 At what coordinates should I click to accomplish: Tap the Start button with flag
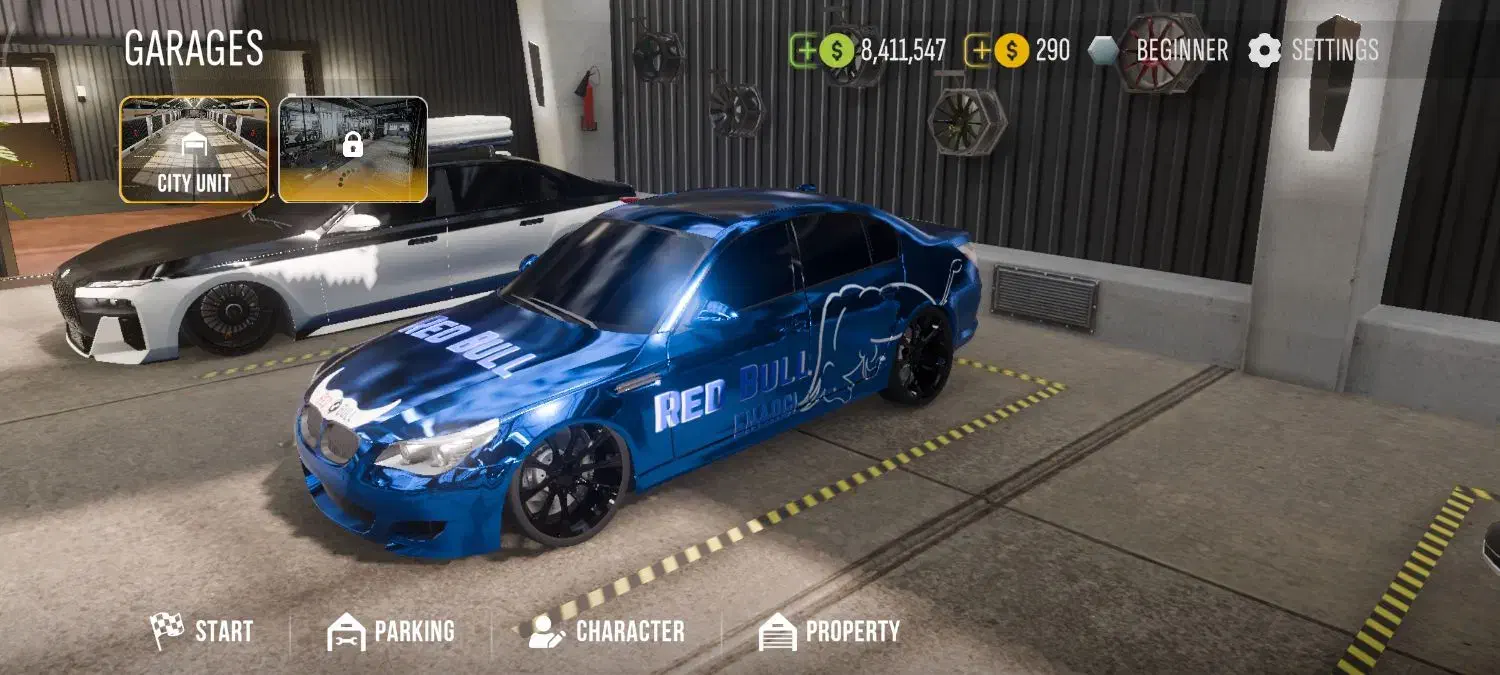(202, 631)
